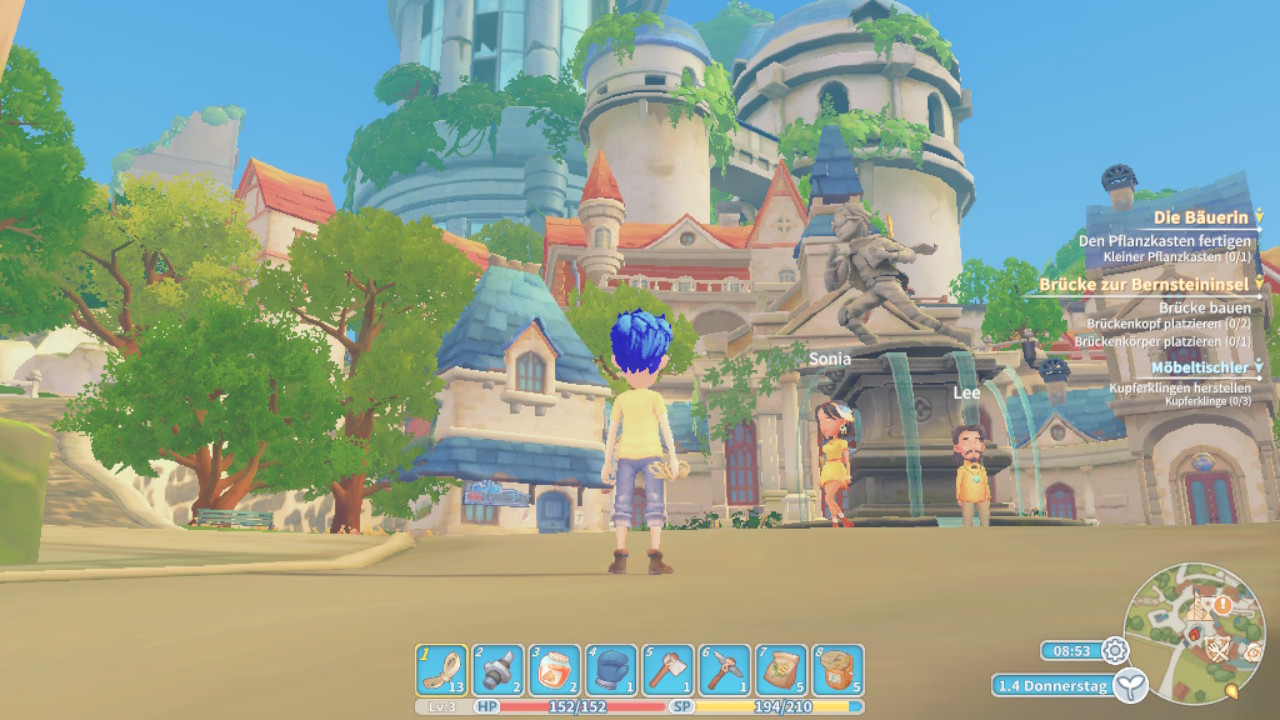Select the "Möbeltischler" quest in the tracker

click(x=1200, y=368)
